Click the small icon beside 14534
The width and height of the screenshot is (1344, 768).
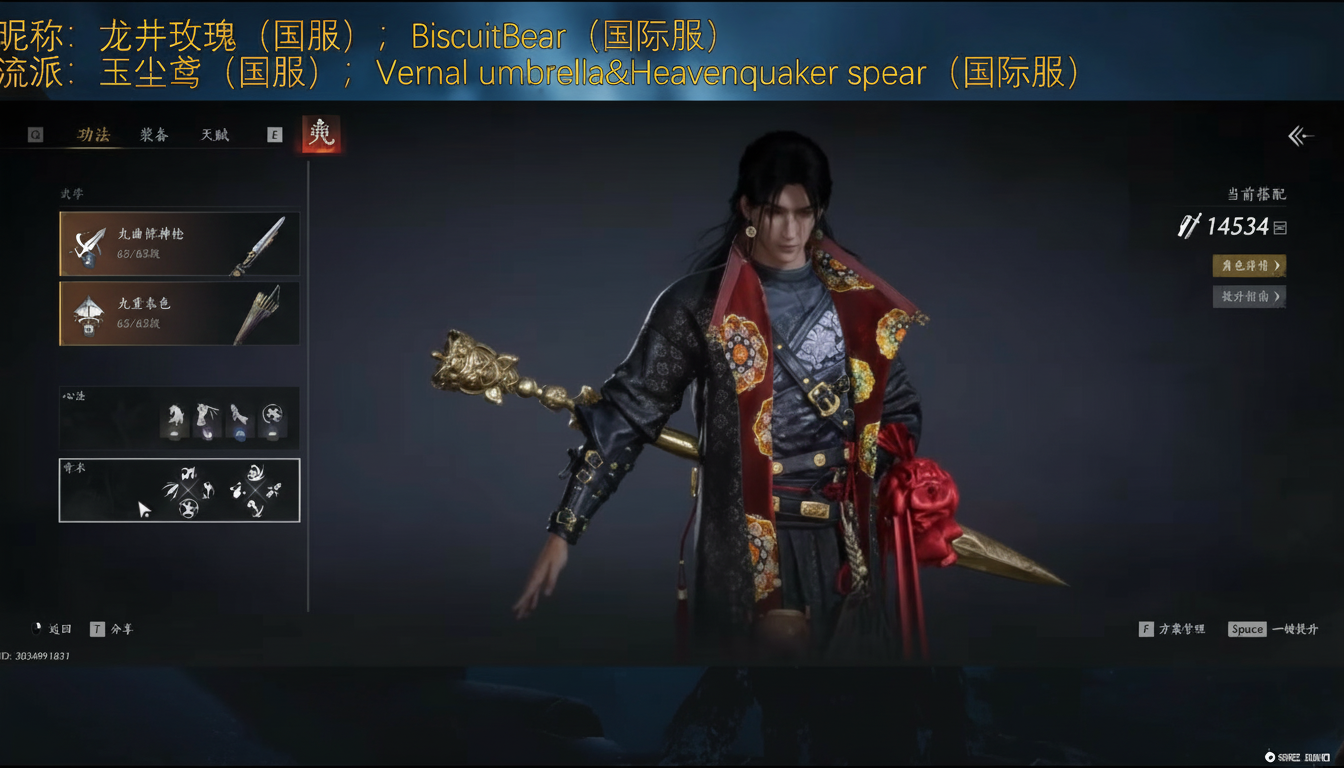click(1280, 227)
